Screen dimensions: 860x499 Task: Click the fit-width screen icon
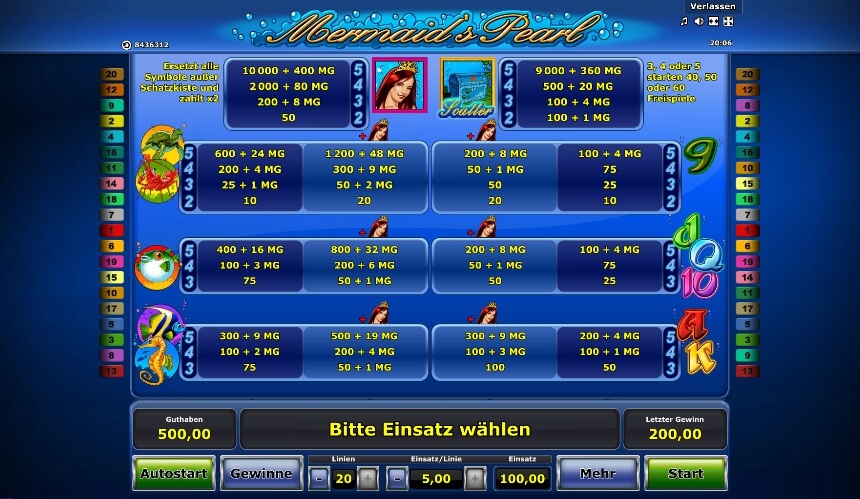pyautogui.click(x=713, y=21)
